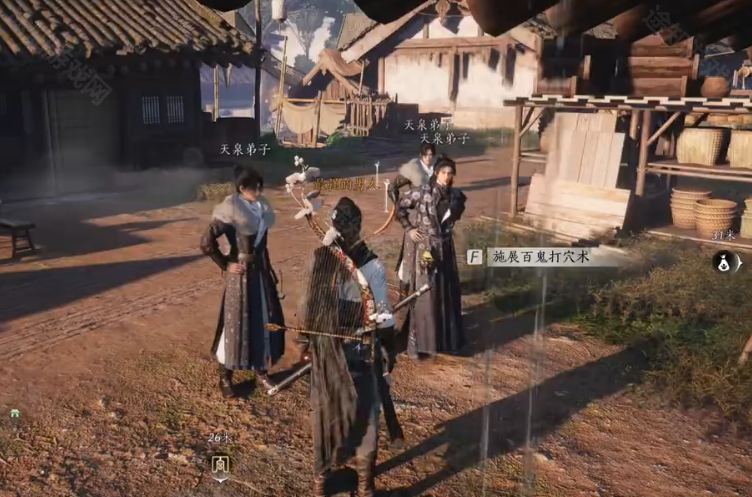Viewport: 752px width, 497px height.
Task: Select the gate-shaped waypoint marker
Action: (x=220, y=465)
